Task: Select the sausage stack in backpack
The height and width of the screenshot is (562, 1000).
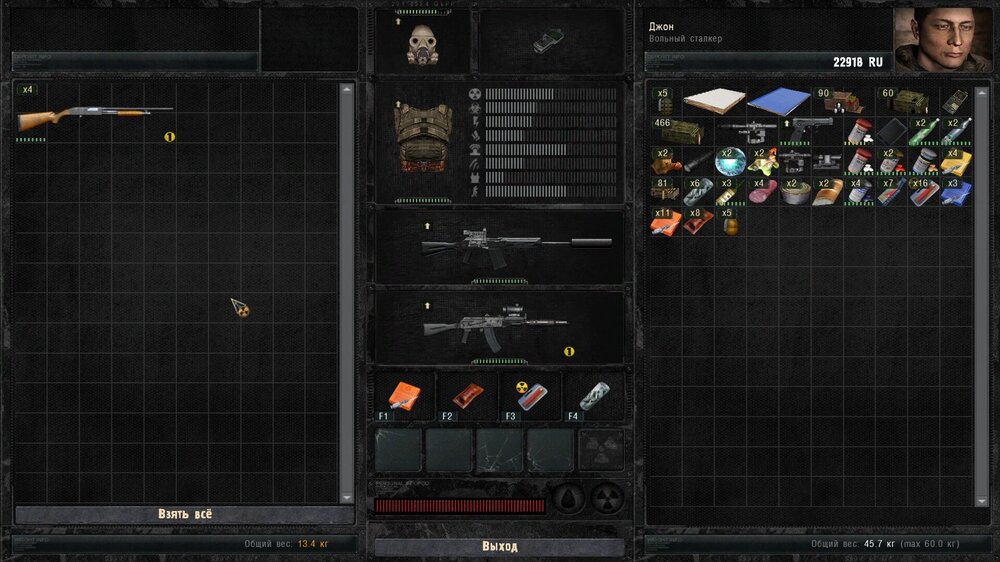Action: tap(762, 190)
